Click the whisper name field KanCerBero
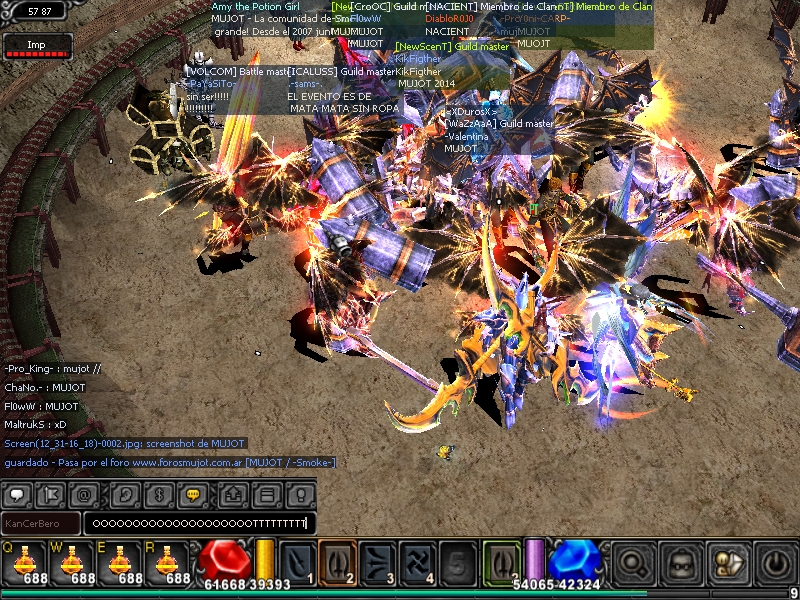Image resolution: width=800 pixels, height=600 pixels. [40, 523]
